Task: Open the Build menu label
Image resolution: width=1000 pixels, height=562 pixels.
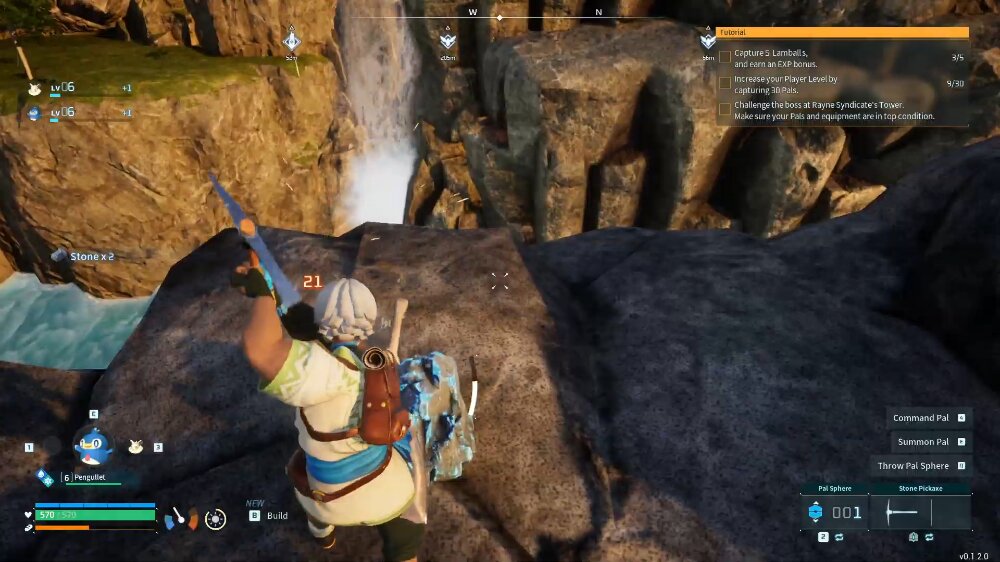Action: (x=277, y=516)
